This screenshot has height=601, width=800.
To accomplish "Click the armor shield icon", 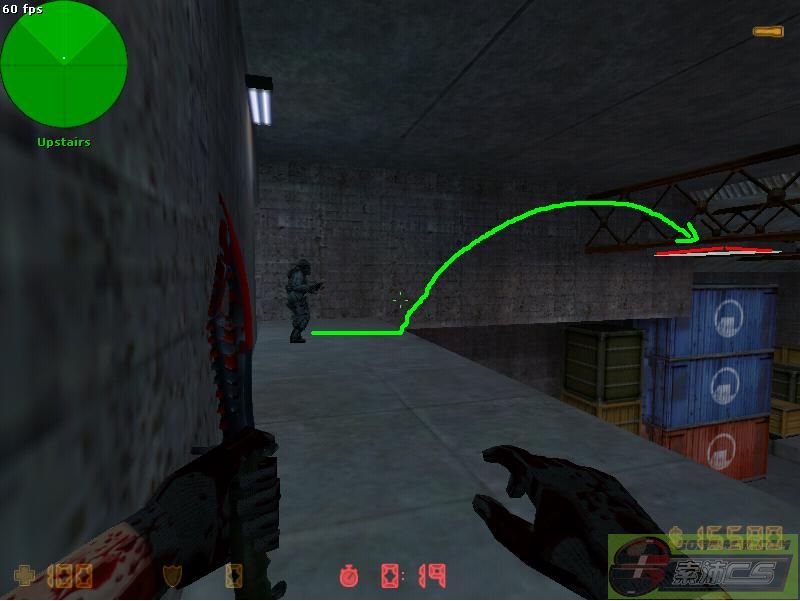I will pos(171,576).
